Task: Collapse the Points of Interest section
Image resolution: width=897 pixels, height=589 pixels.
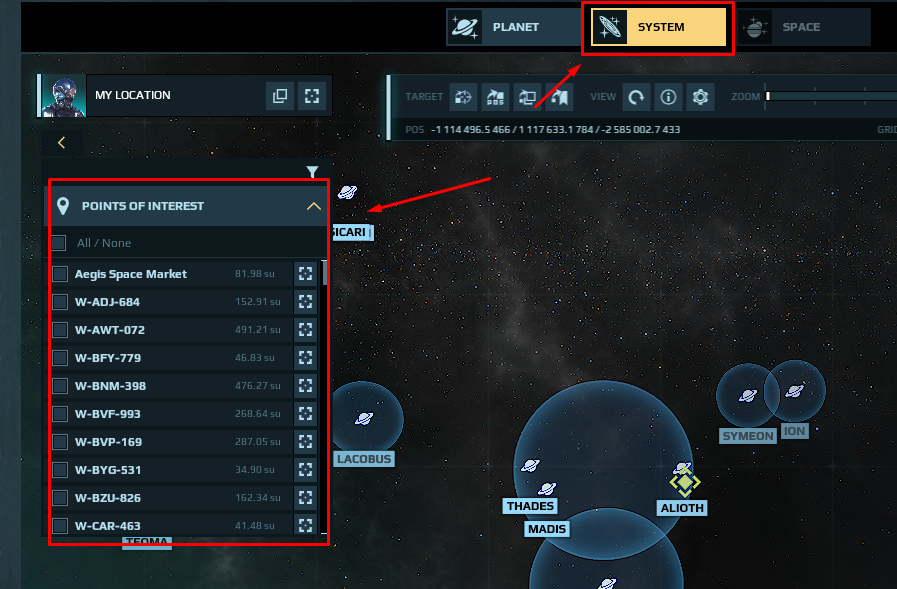Action: [x=314, y=206]
